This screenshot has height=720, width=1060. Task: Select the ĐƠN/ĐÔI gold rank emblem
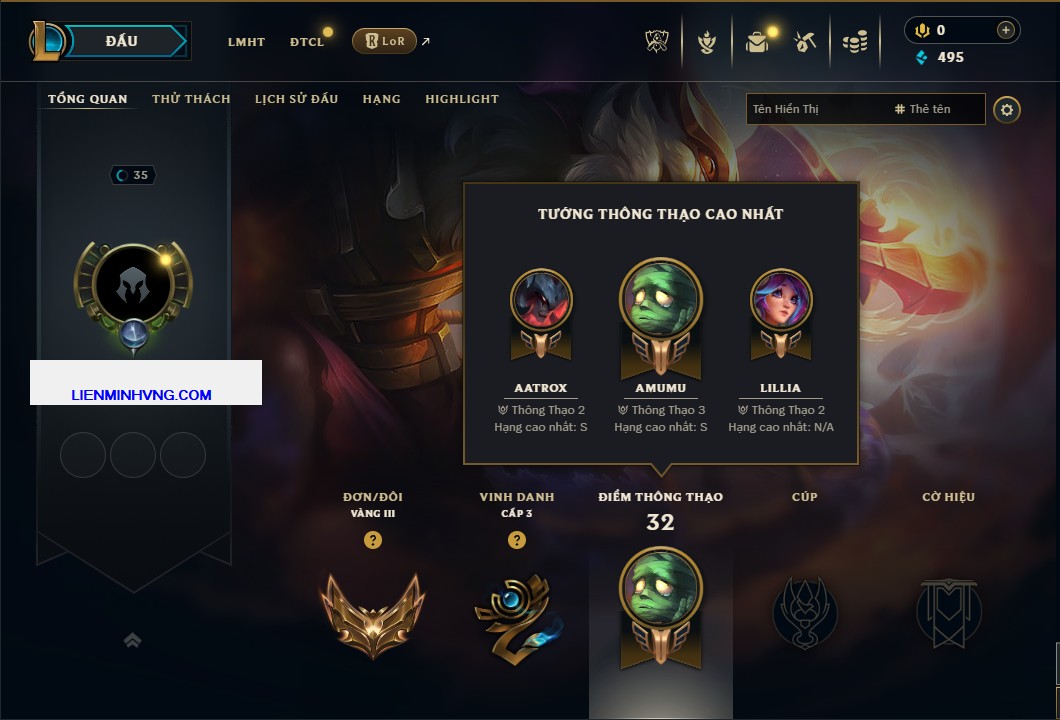point(373,615)
